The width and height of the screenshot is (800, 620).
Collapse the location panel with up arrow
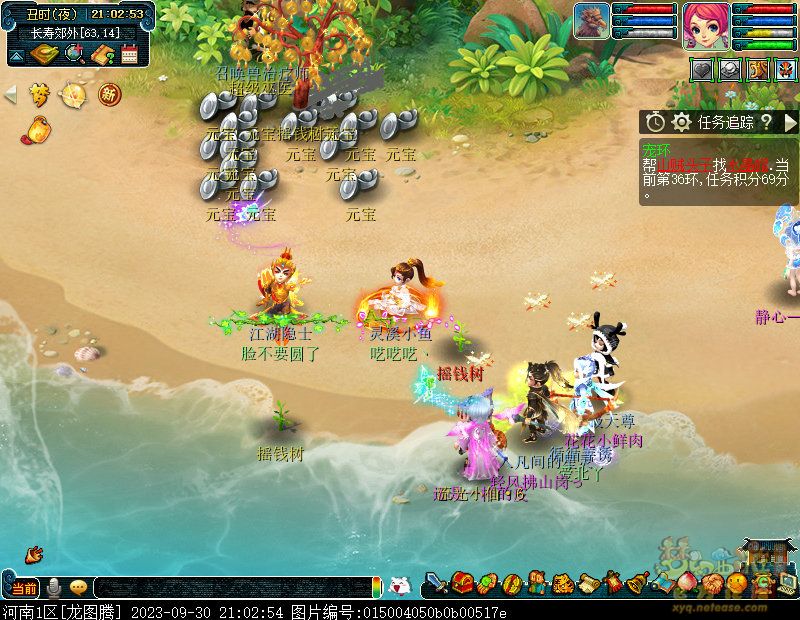[16, 55]
